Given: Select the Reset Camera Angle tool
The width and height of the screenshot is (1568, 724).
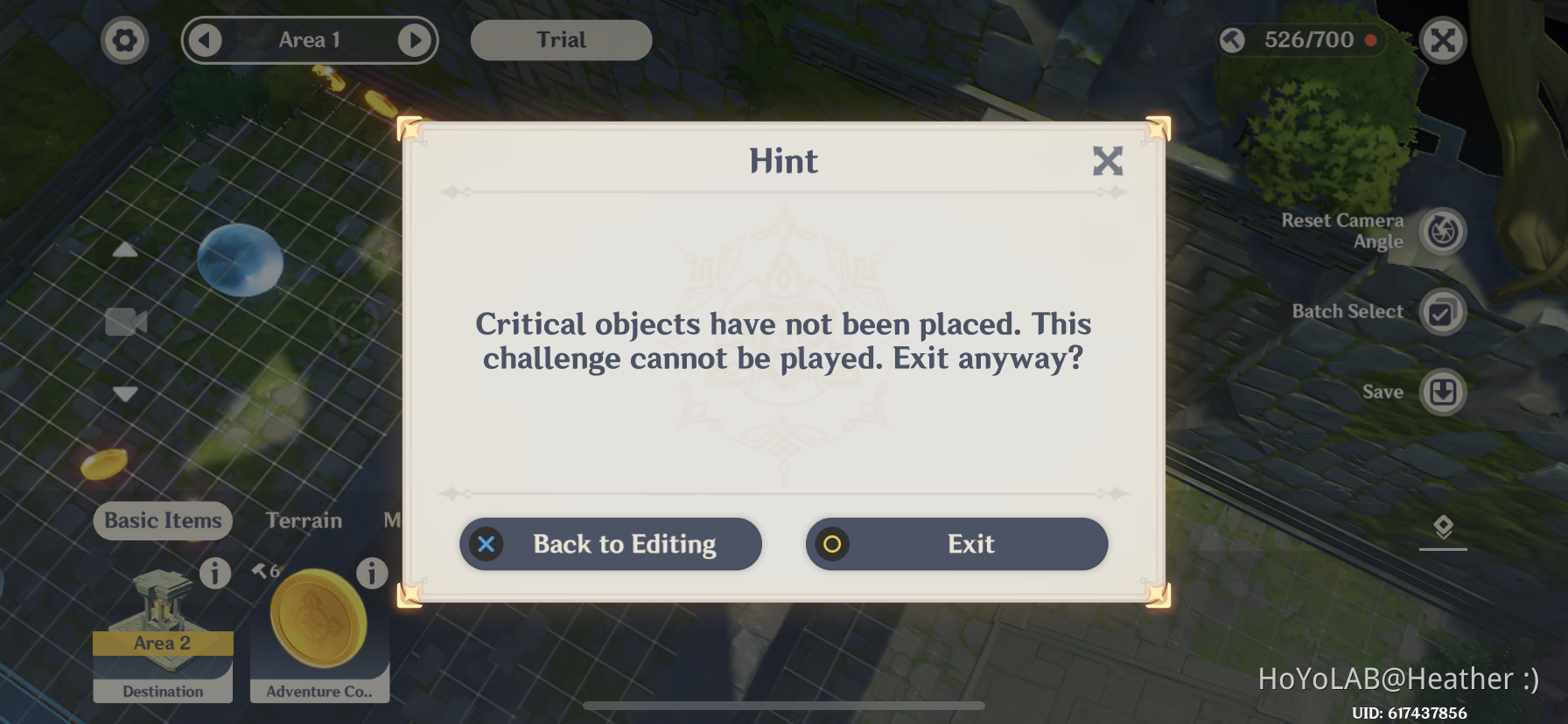Looking at the screenshot, I should [1444, 230].
